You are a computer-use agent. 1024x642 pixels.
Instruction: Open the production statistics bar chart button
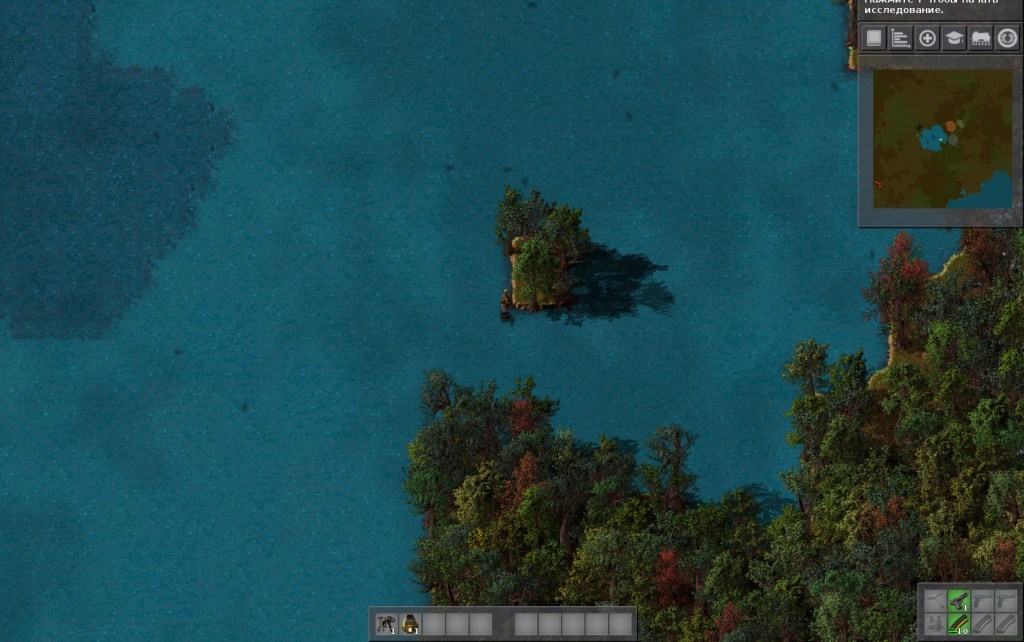coord(900,38)
